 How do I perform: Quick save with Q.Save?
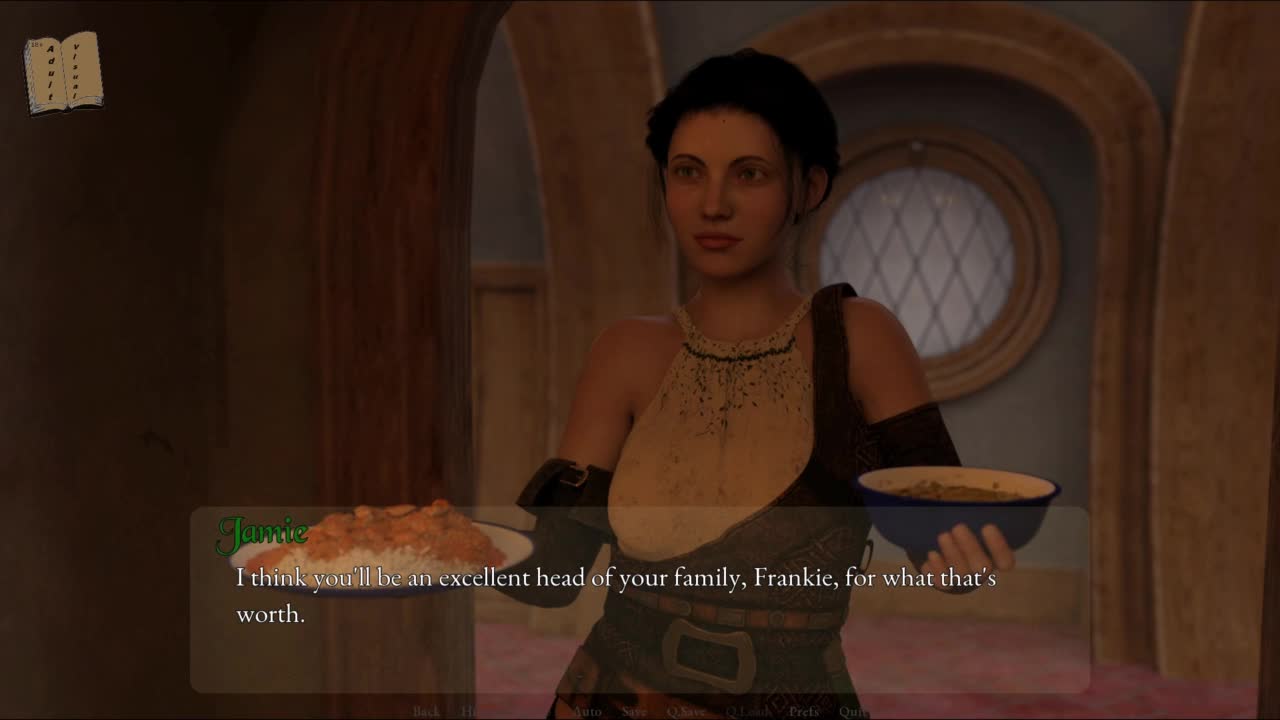click(x=686, y=712)
